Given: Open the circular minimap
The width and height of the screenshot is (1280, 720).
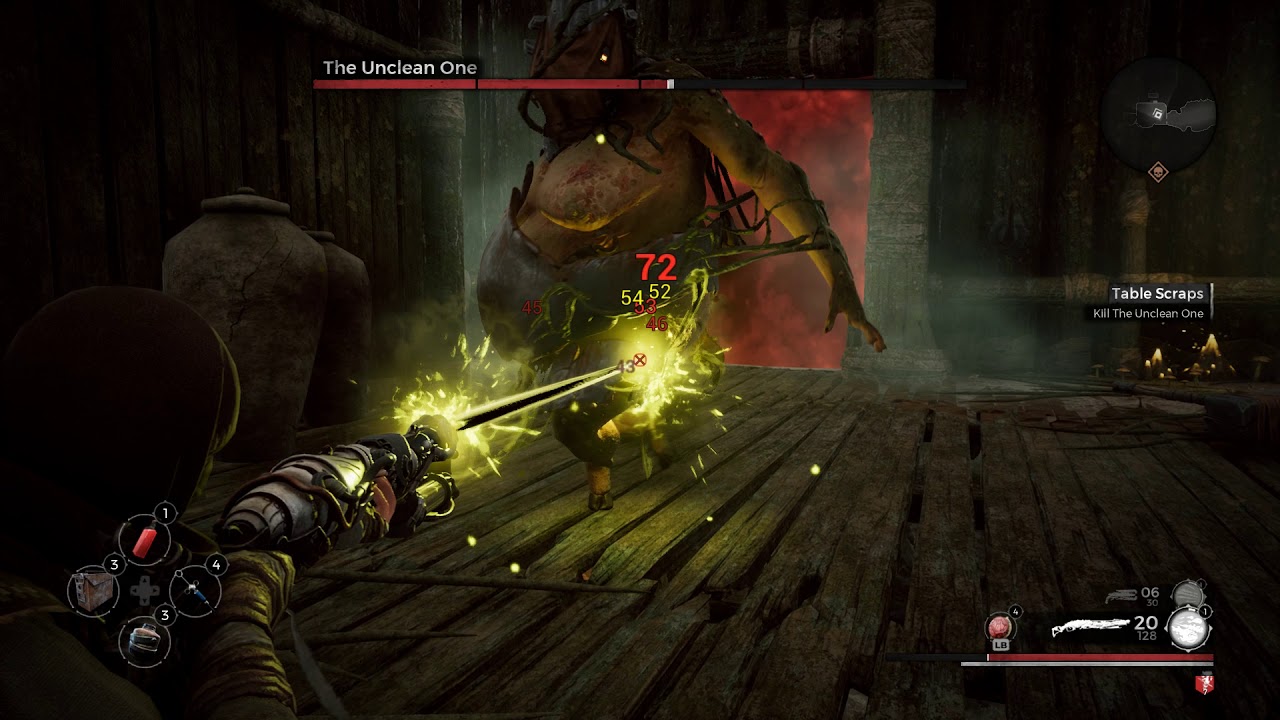Looking at the screenshot, I should click(1158, 113).
